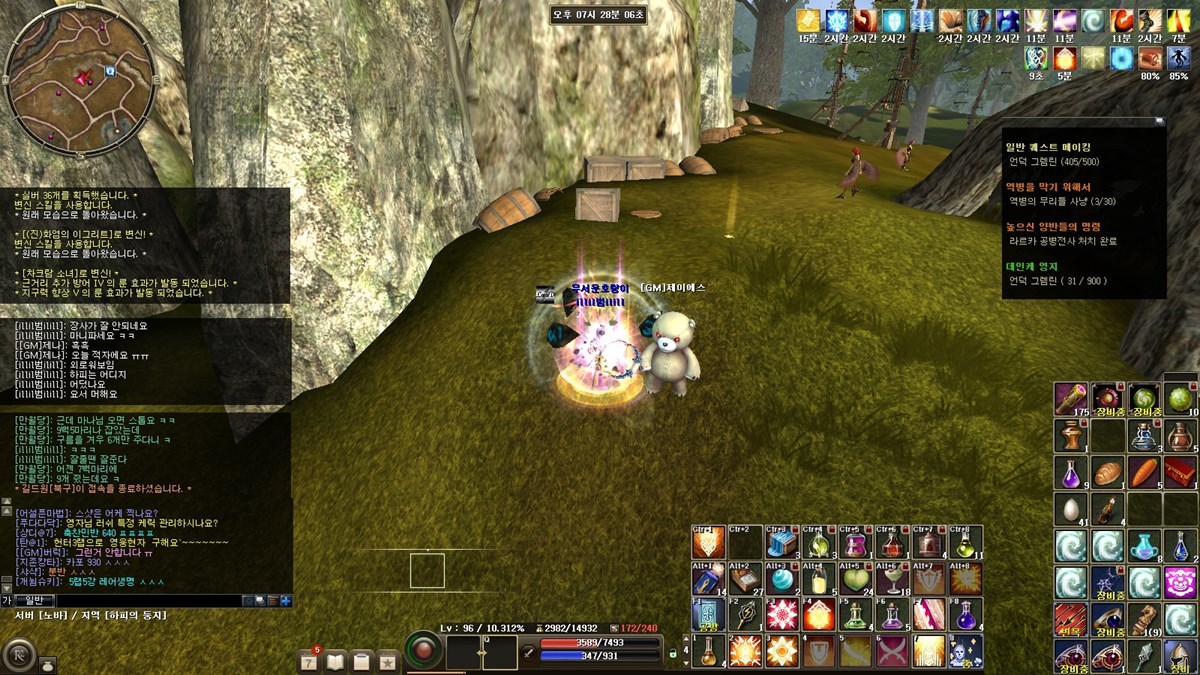Screen dimensions: 1200x675
Task: Open the round main menu emblem button
Action: [18, 655]
